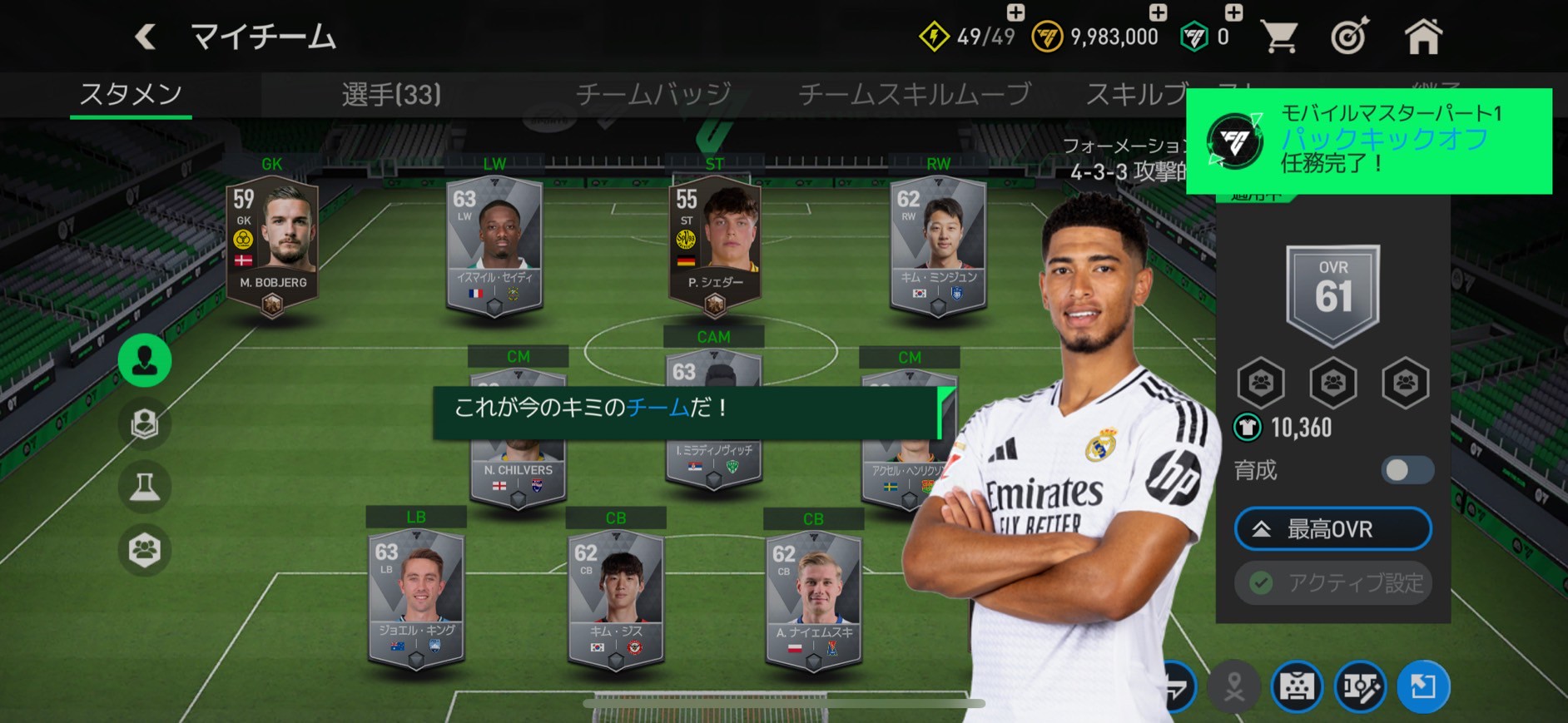Dismiss the パックキックオフ 任務完了 notification

pos(1373,141)
